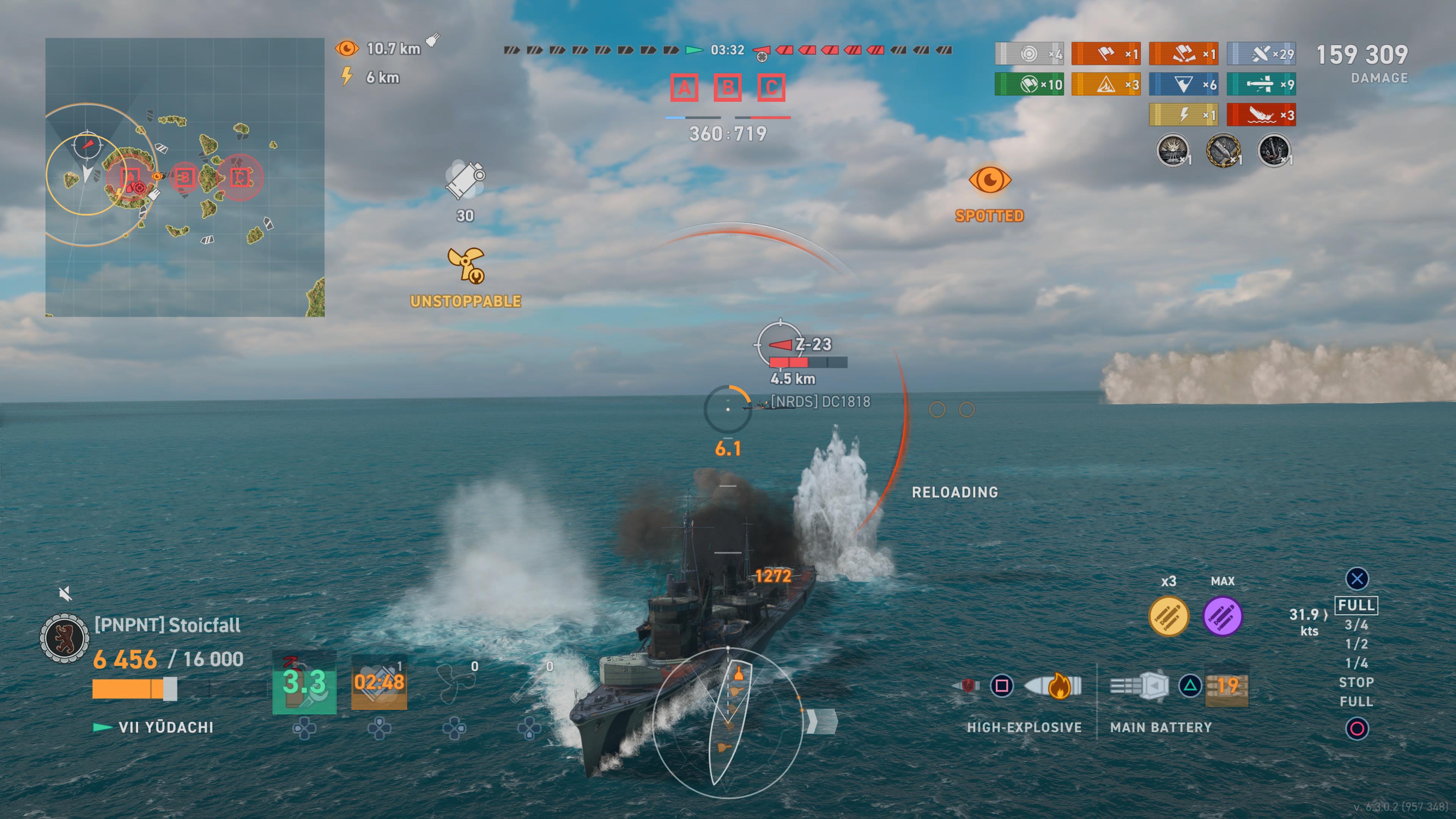Set throttle to 1/2 speed

click(x=1356, y=644)
